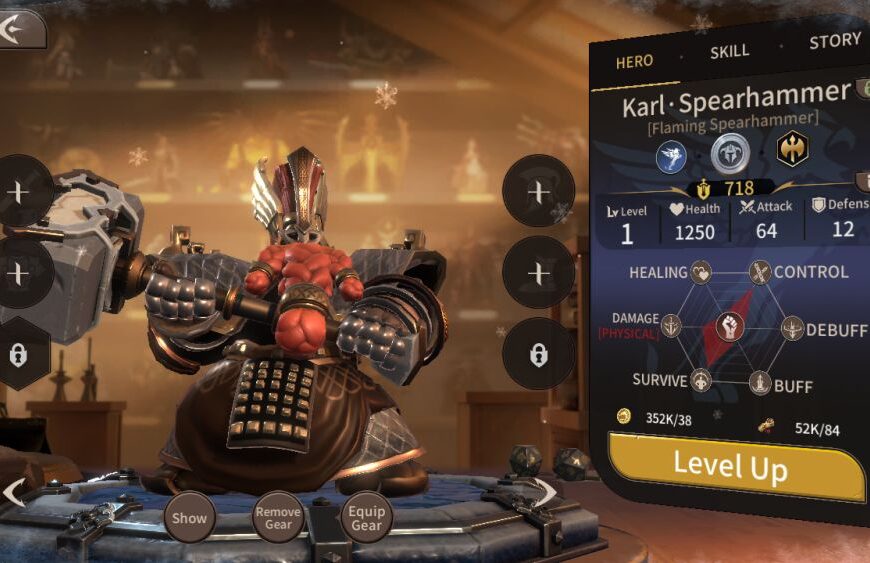The height and width of the screenshot is (563, 870).
Task: Level Up the hero
Action: [735, 465]
